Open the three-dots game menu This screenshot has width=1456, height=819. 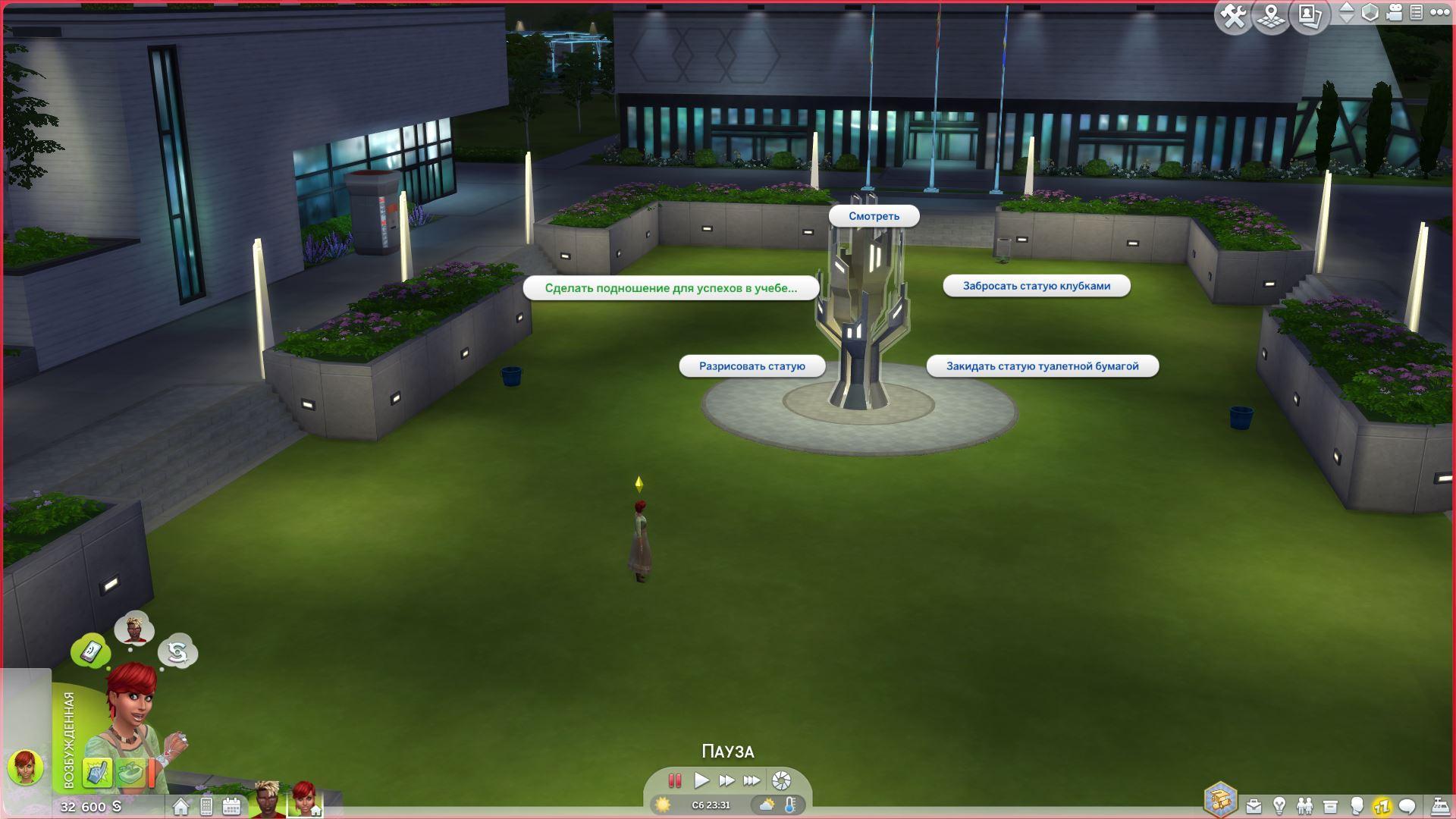click(x=1439, y=13)
